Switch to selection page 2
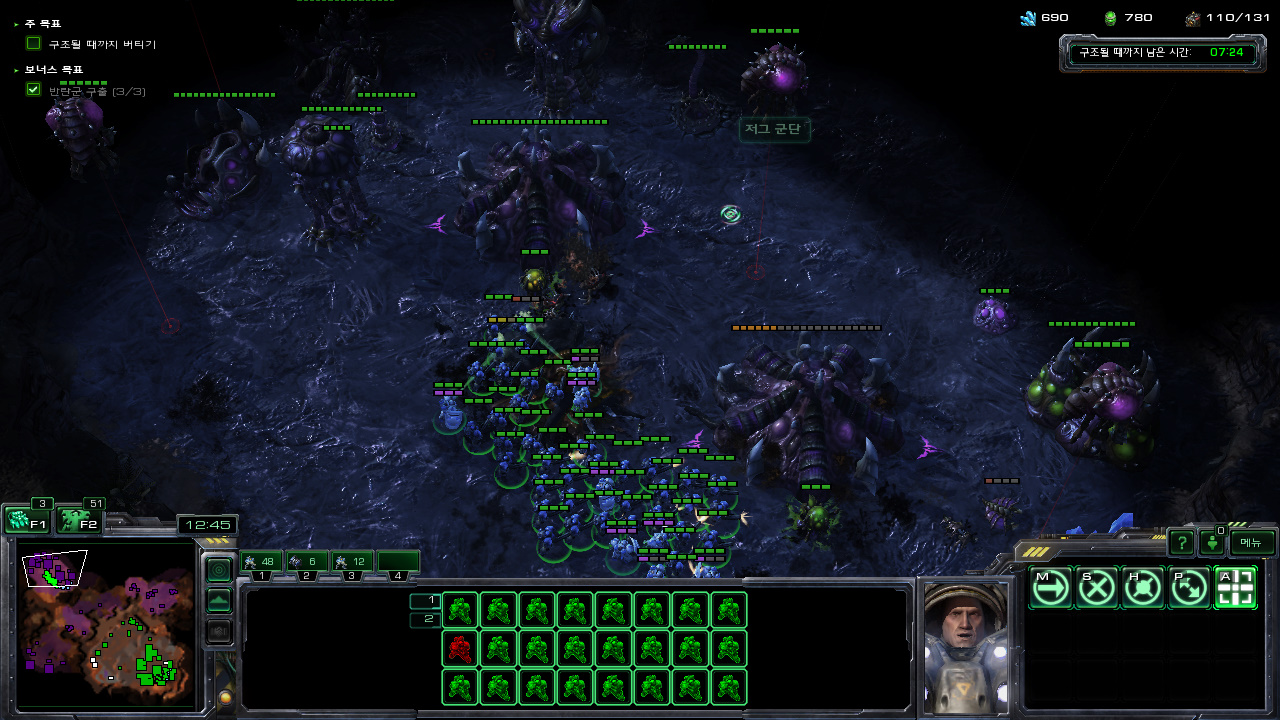The image size is (1280, 720). pyautogui.click(x=425, y=620)
